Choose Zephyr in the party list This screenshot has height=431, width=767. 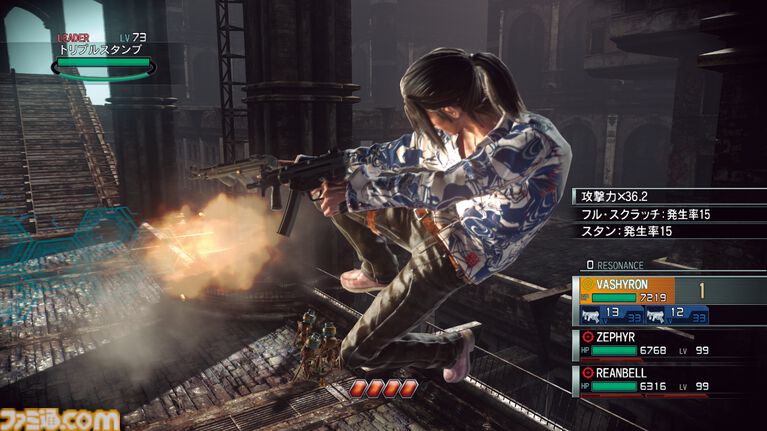(671, 344)
